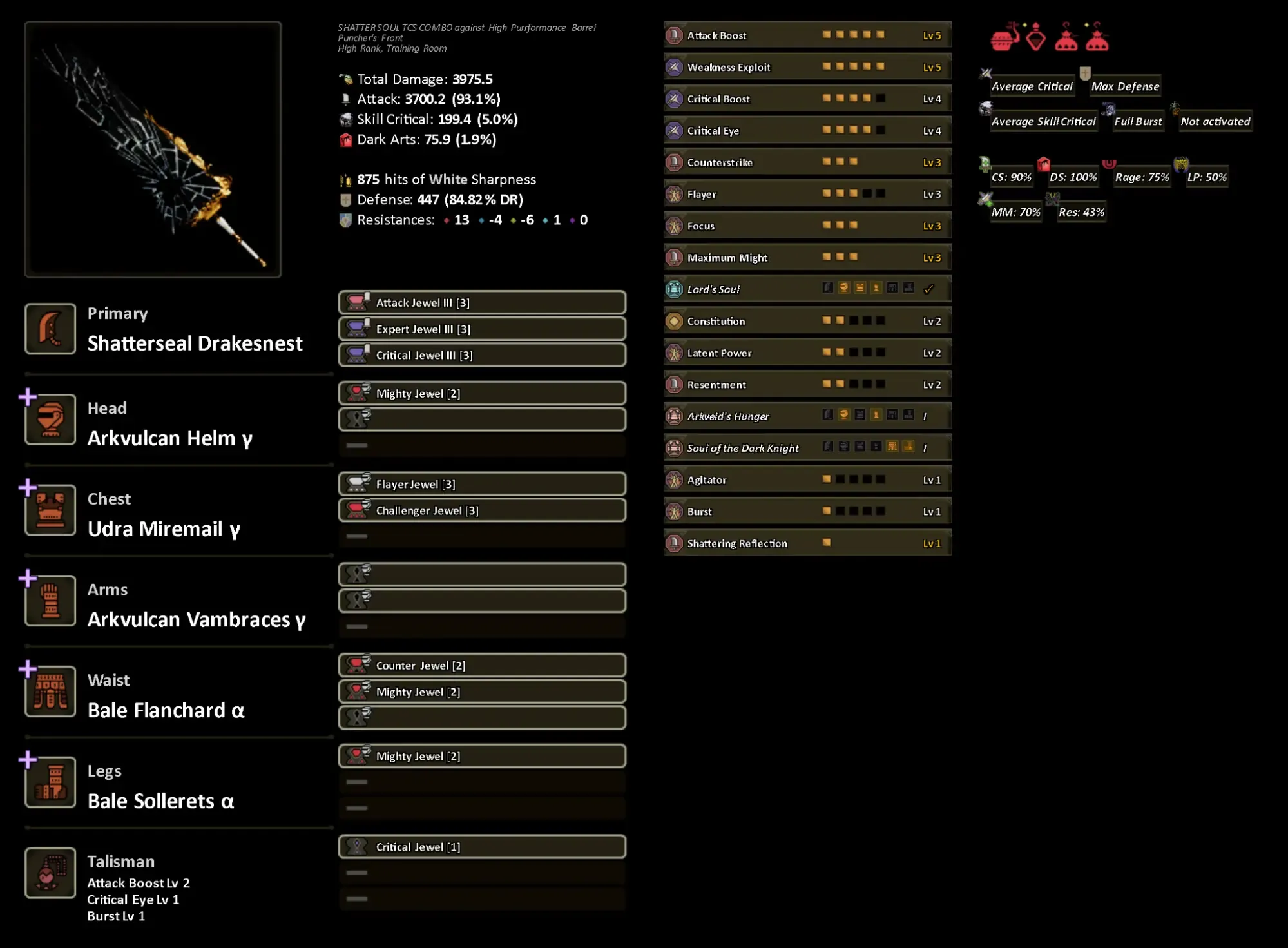Click the Attack Jewel III decoration slot
The image size is (1288, 948).
482,303
